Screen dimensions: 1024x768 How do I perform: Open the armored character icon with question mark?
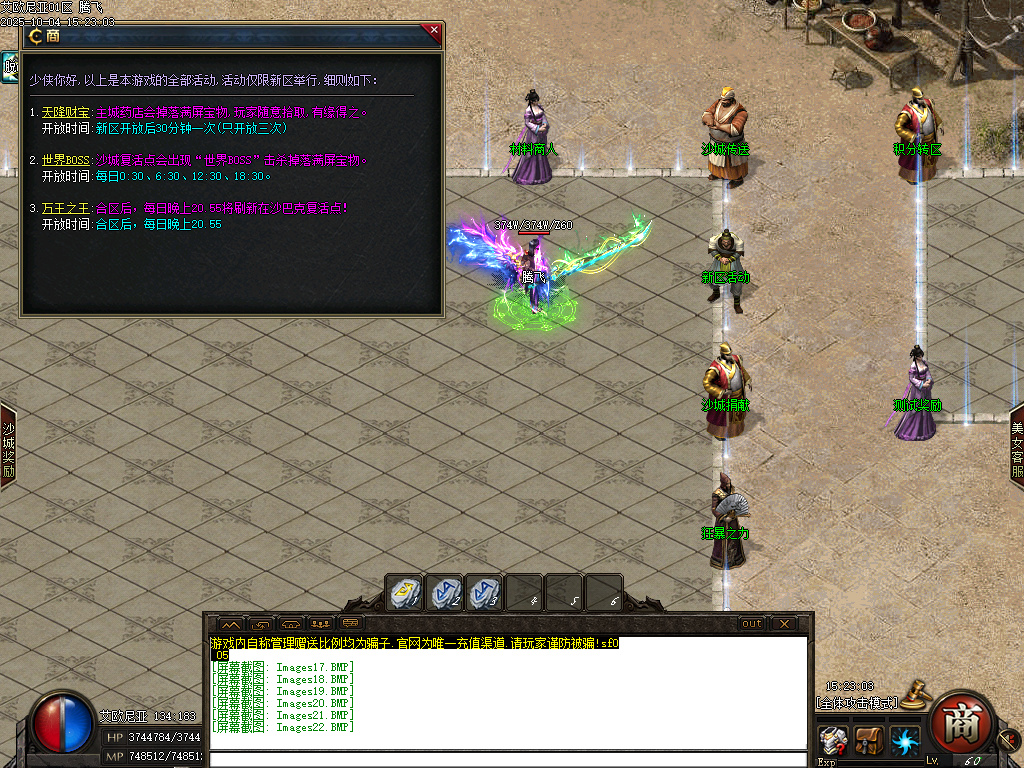pos(830,742)
